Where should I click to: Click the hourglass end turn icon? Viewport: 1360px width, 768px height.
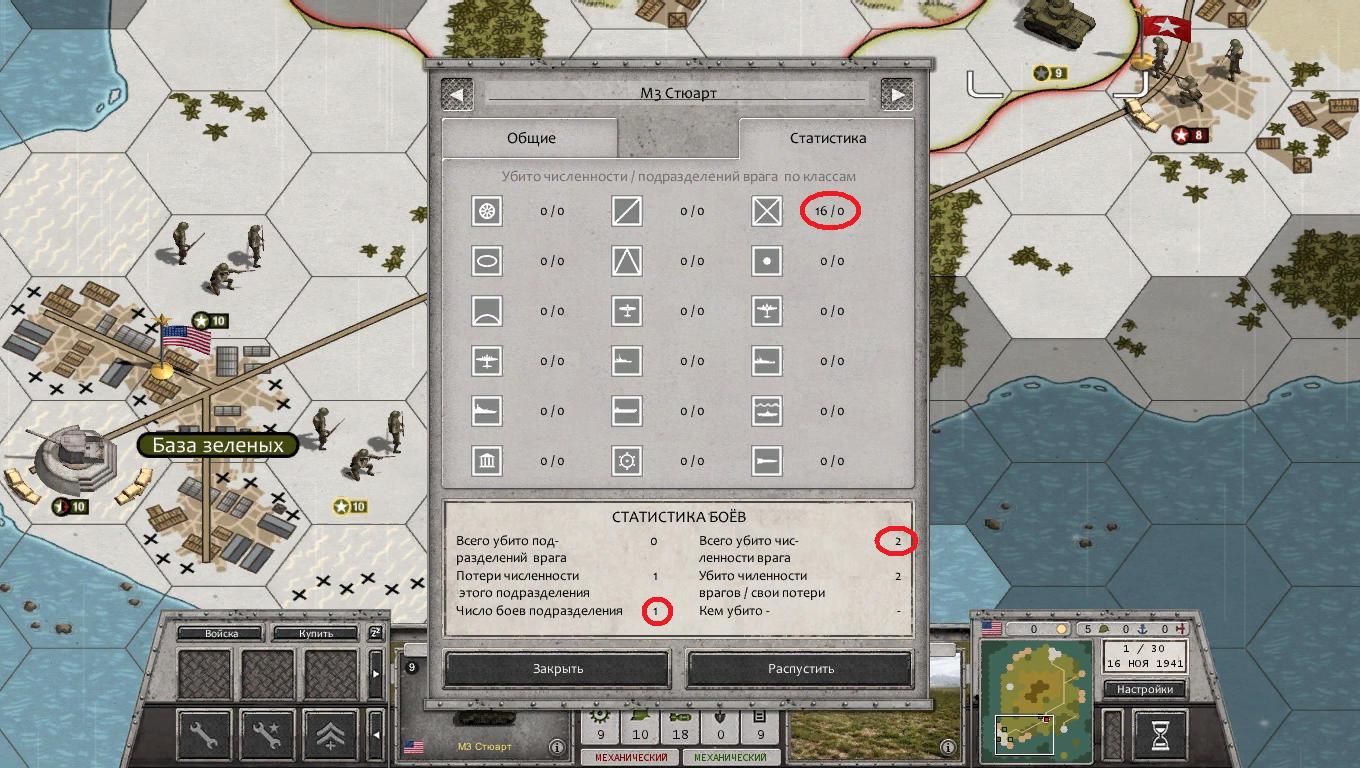coord(1157,733)
